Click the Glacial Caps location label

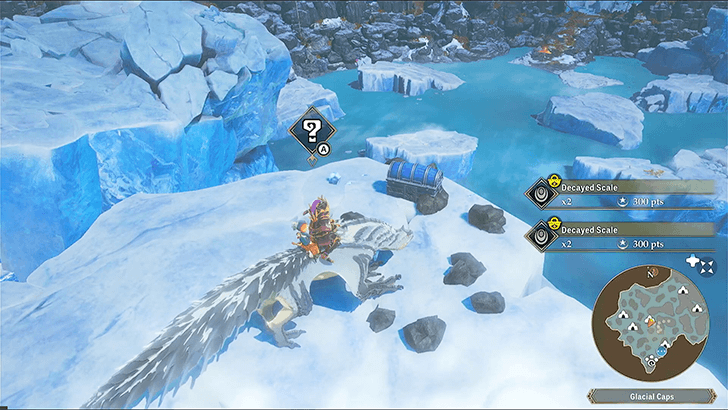651,397
